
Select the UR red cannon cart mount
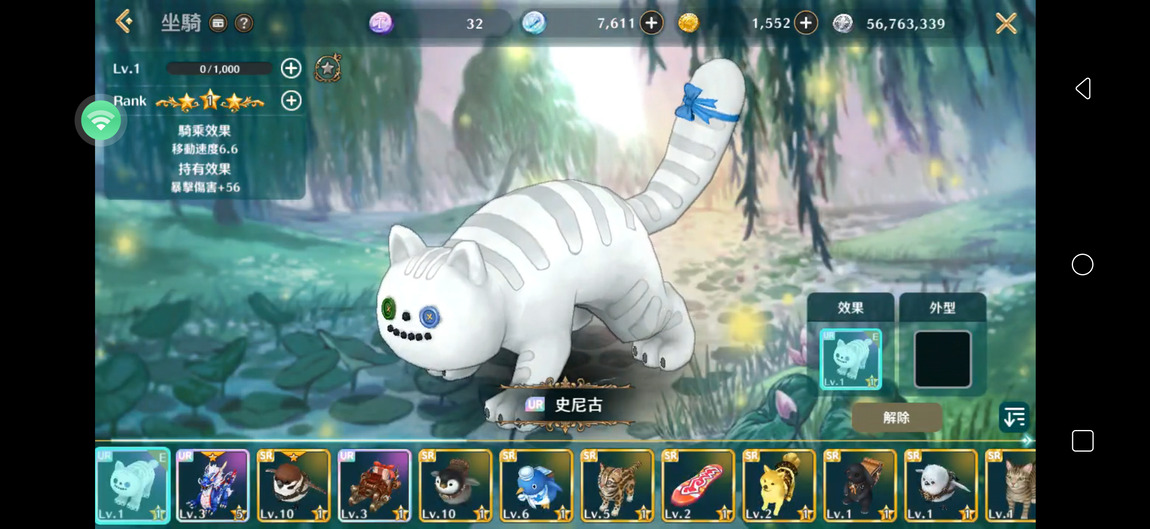tap(374, 485)
